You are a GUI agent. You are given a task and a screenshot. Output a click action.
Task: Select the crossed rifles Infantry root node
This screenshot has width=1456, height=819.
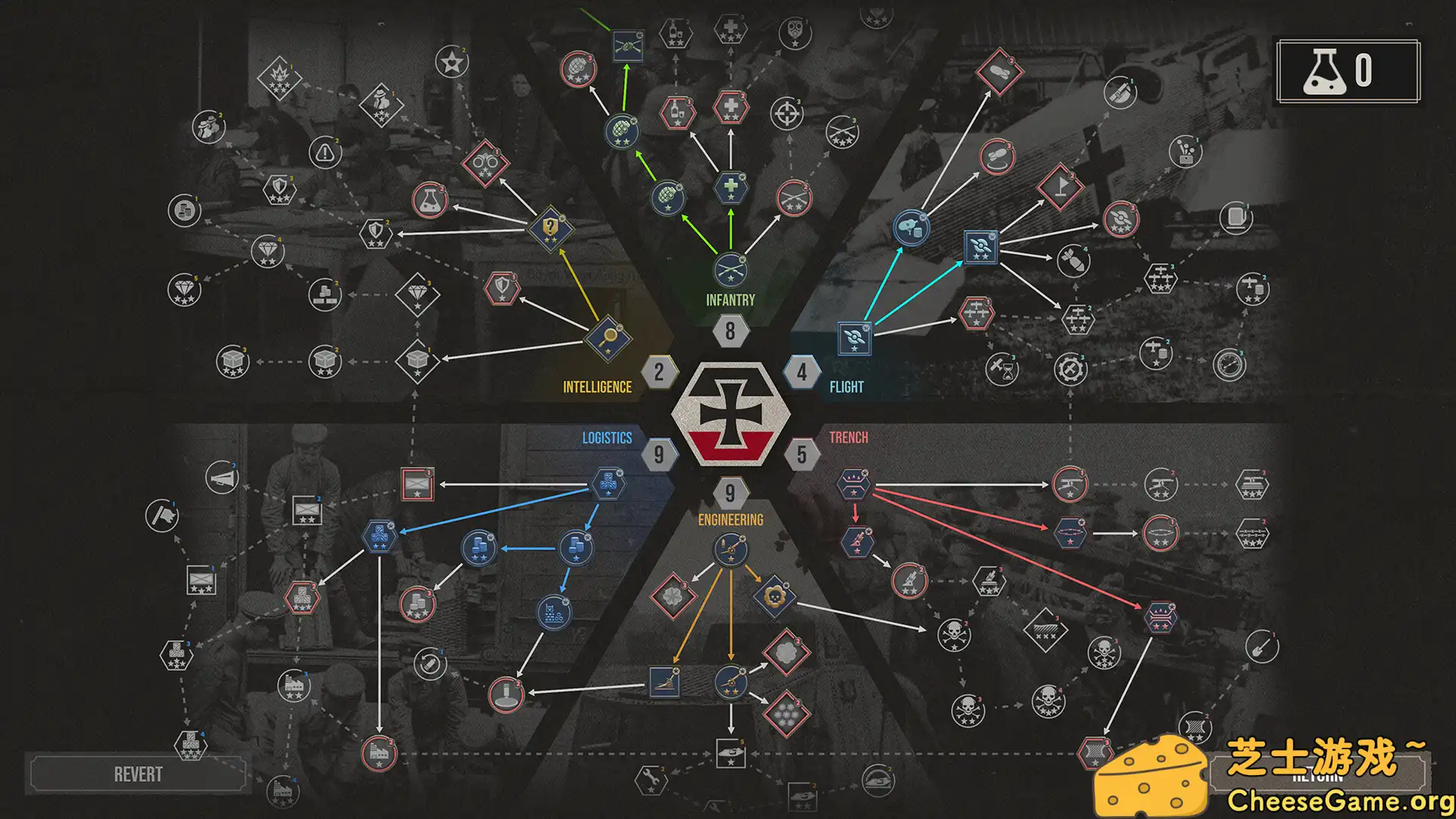(730, 269)
